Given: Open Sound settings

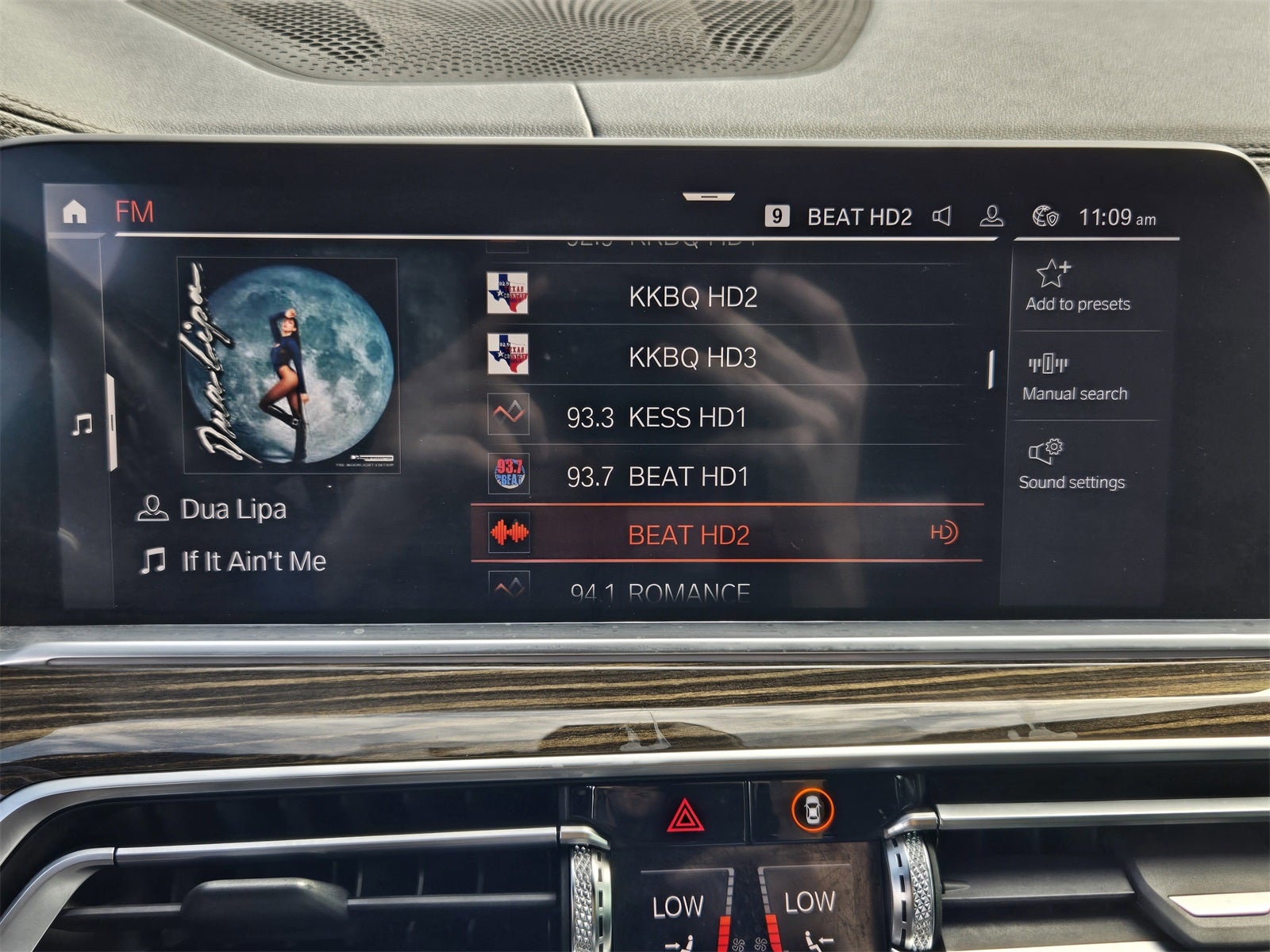Looking at the screenshot, I should pos(1072,465).
